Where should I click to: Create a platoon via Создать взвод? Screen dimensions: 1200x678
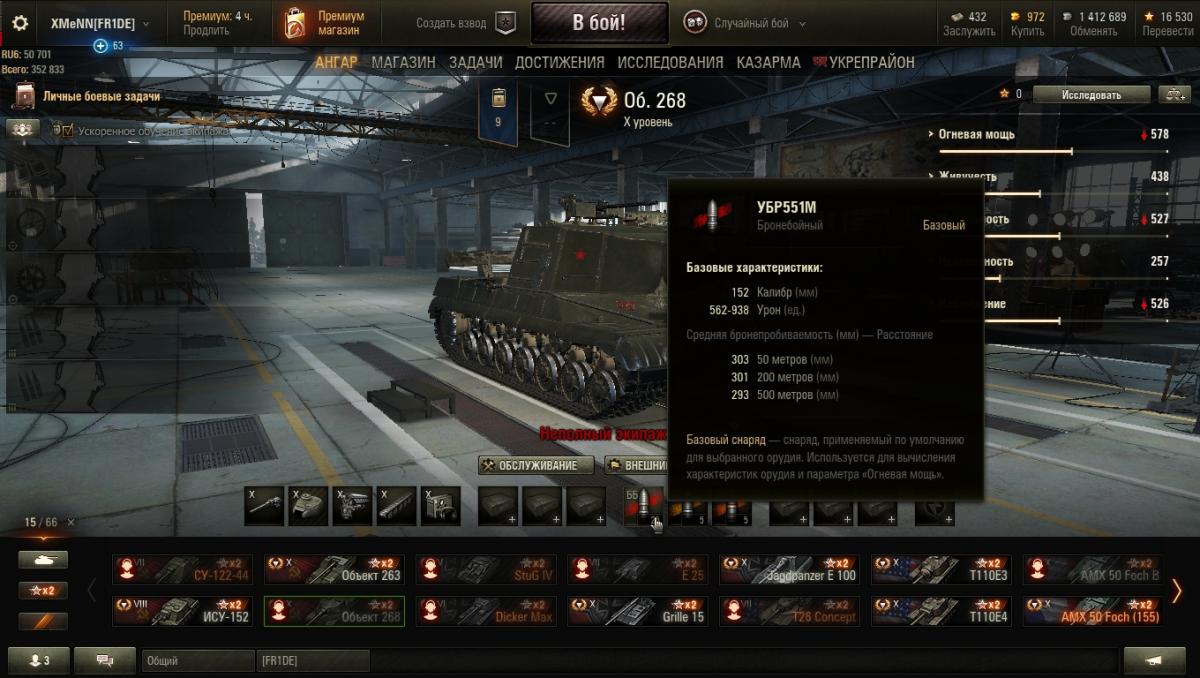462,23
